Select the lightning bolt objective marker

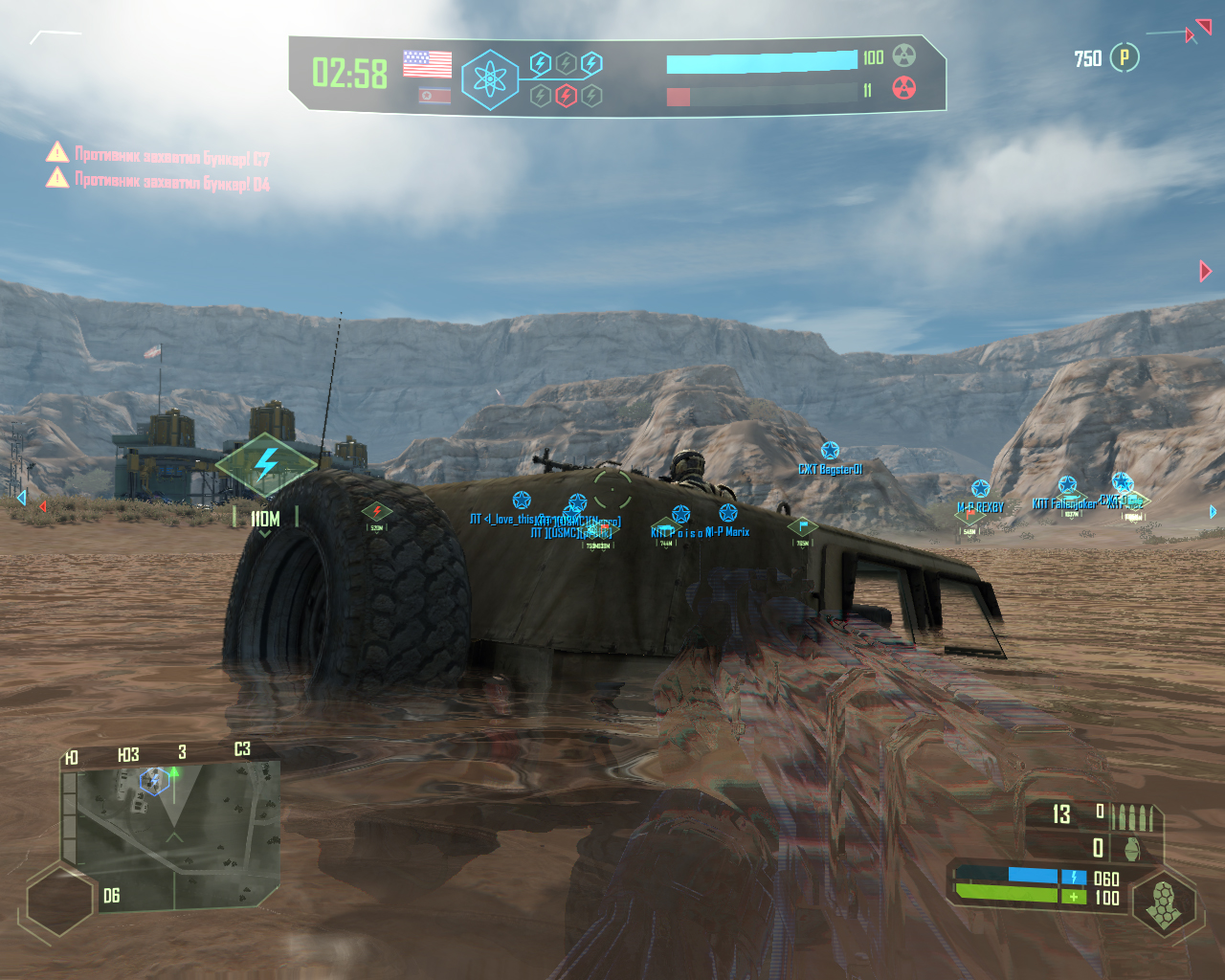click(266, 465)
